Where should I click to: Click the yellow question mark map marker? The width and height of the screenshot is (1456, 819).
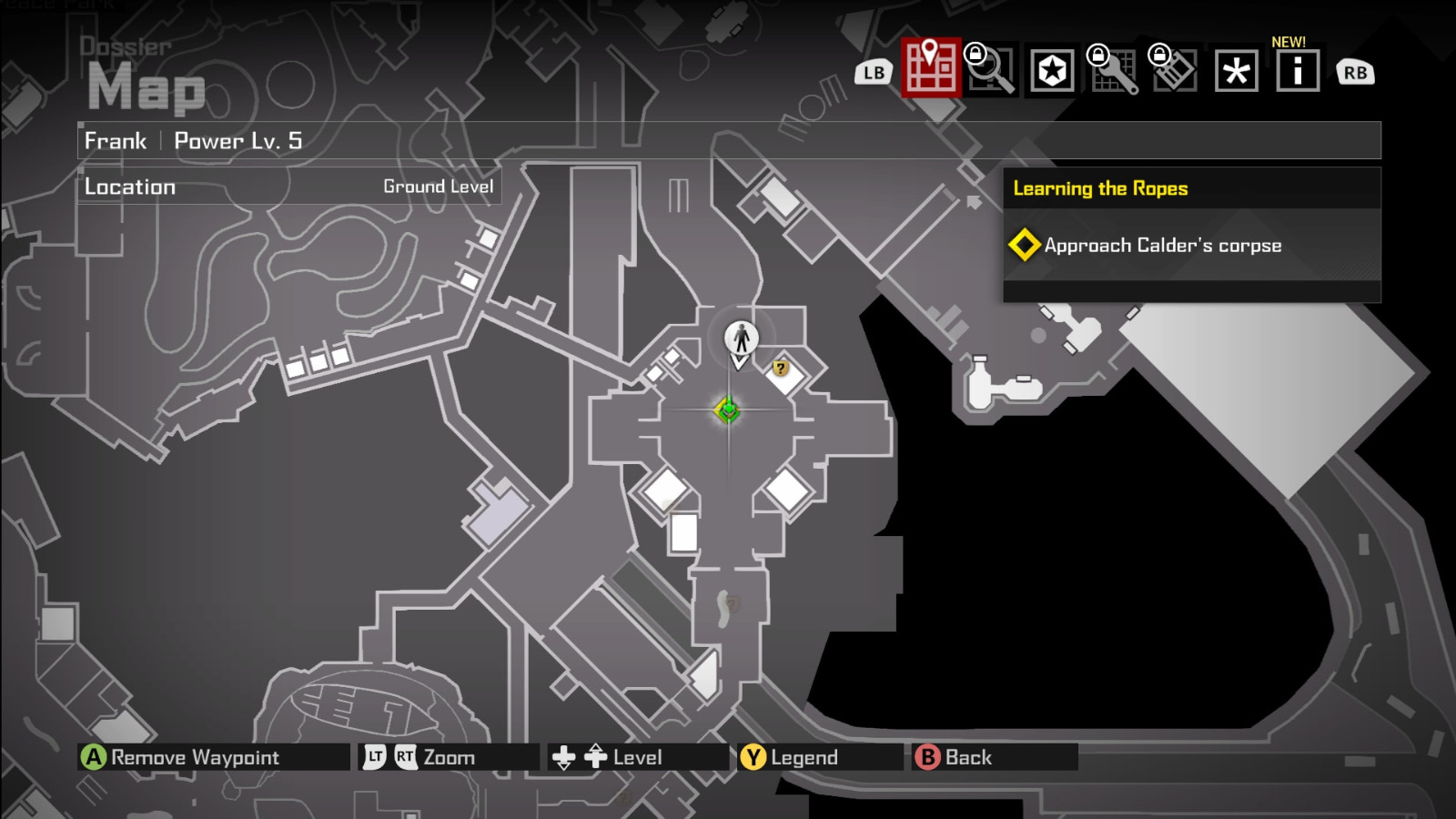pos(780,369)
